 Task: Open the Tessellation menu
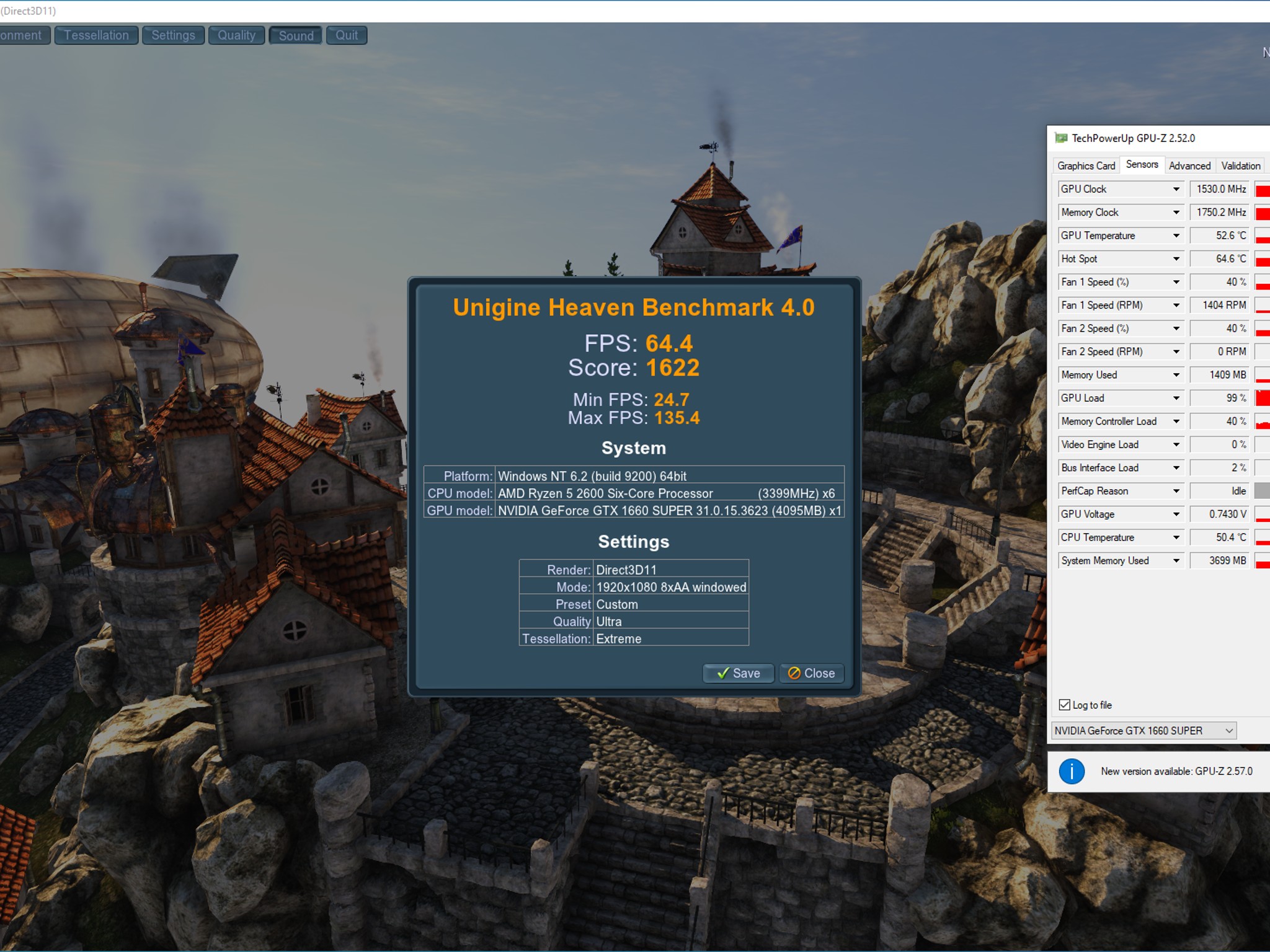(x=96, y=35)
